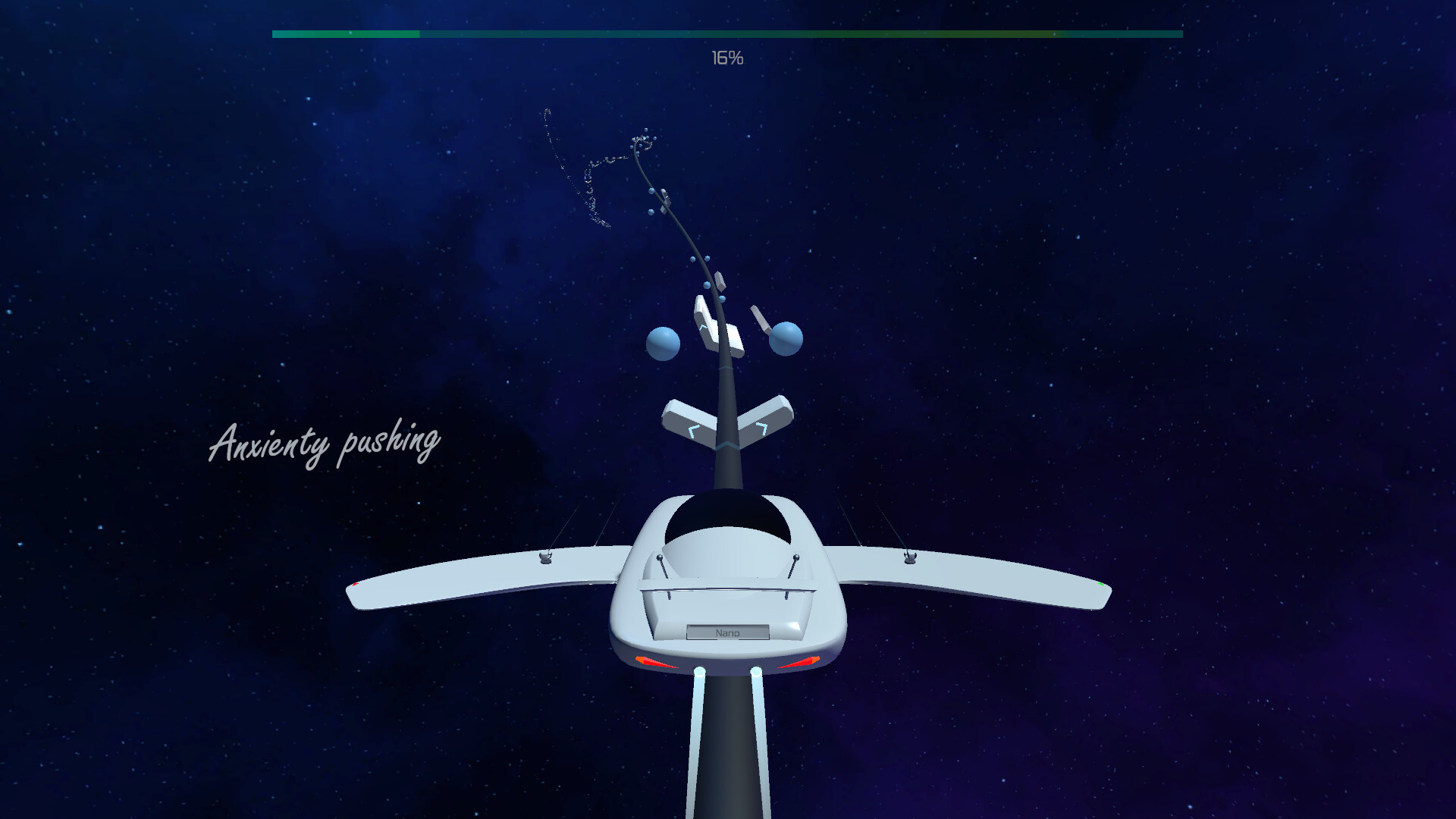Viewport: 1456px width, 819px height.
Task: Click the left red taillight on the ship
Action: pos(655,661)
